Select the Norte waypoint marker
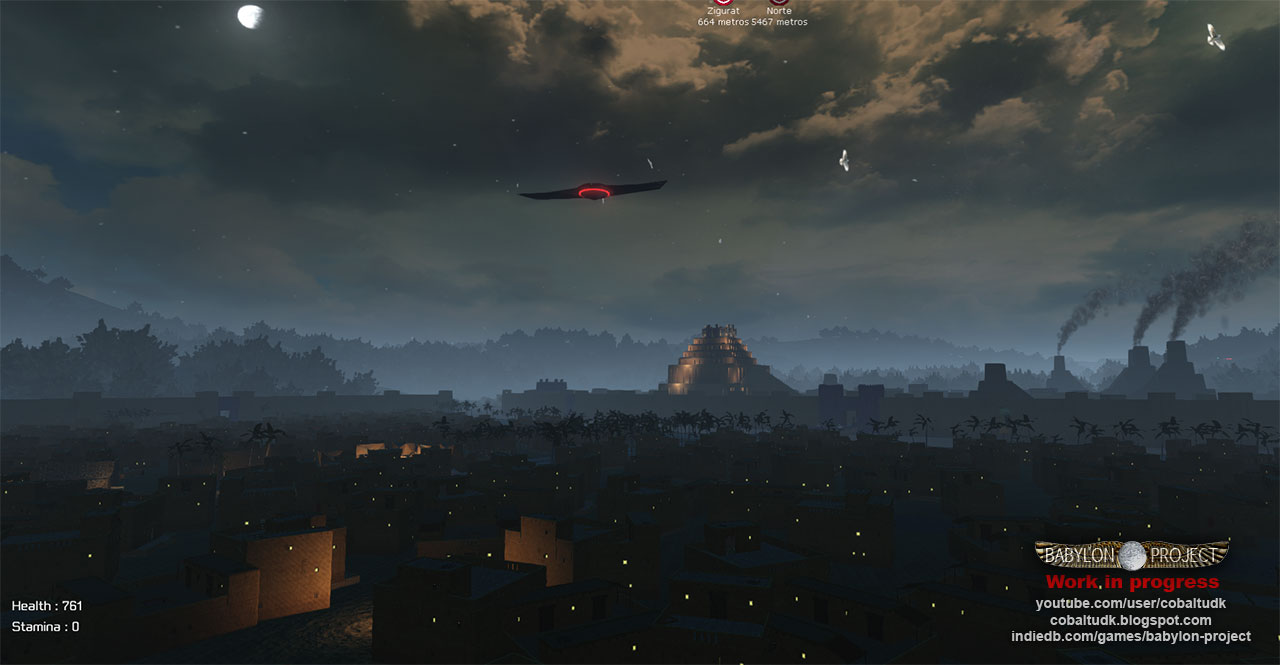 coord(779,3)
